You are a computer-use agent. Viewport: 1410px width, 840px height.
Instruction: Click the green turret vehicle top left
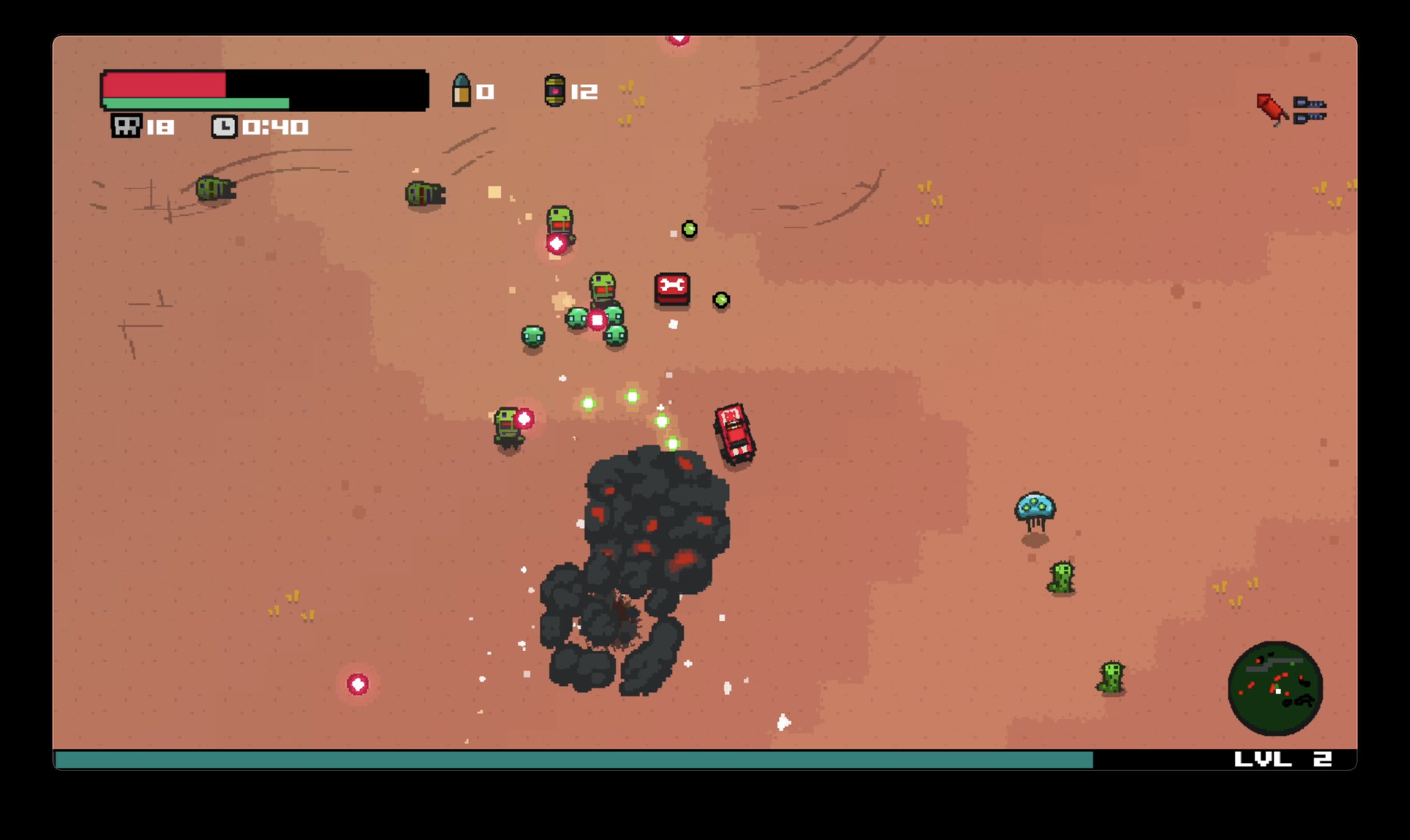[216, 190]
